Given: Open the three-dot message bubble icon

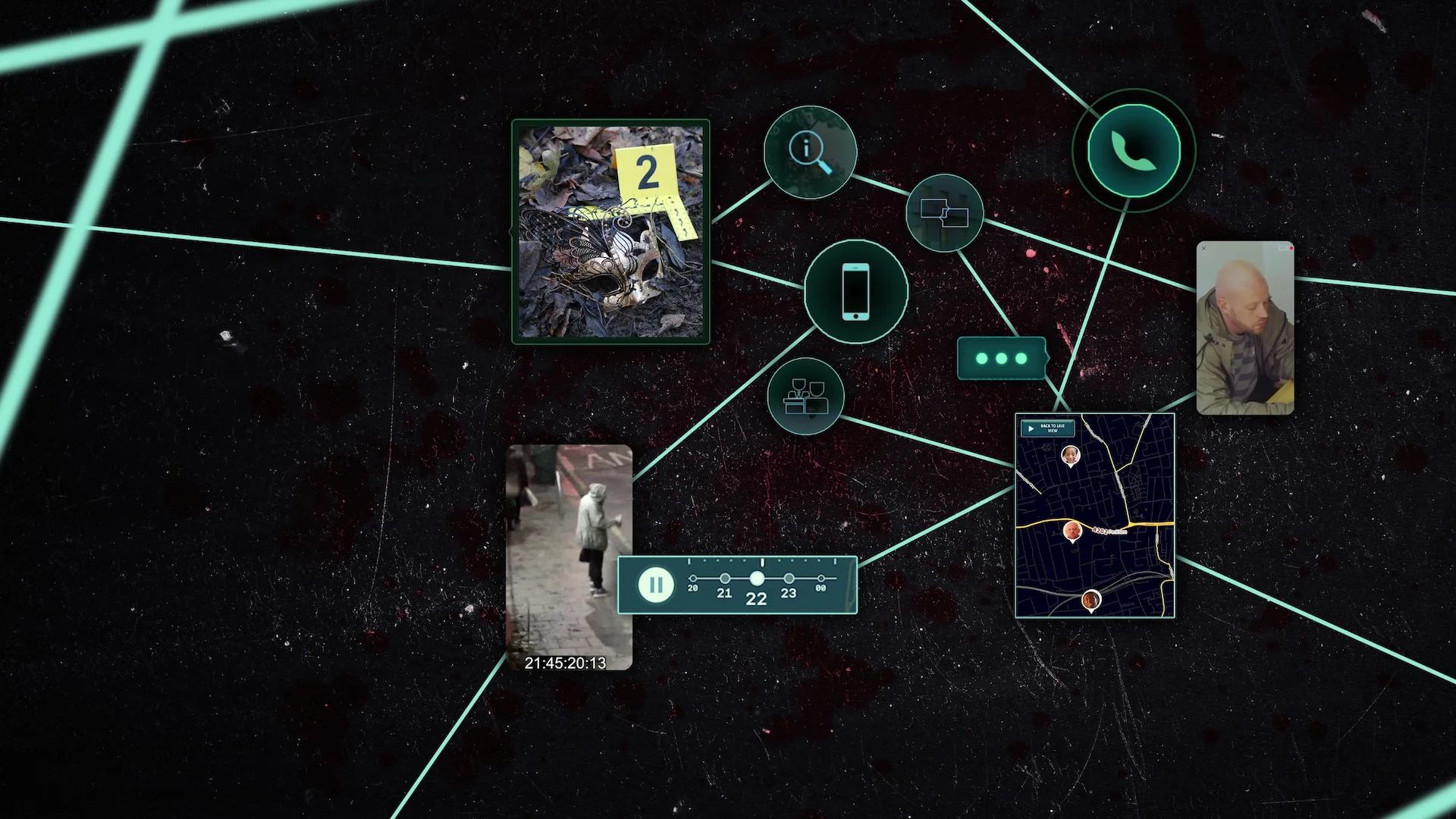Looking at the screenshot, I should pos(1001,358).
